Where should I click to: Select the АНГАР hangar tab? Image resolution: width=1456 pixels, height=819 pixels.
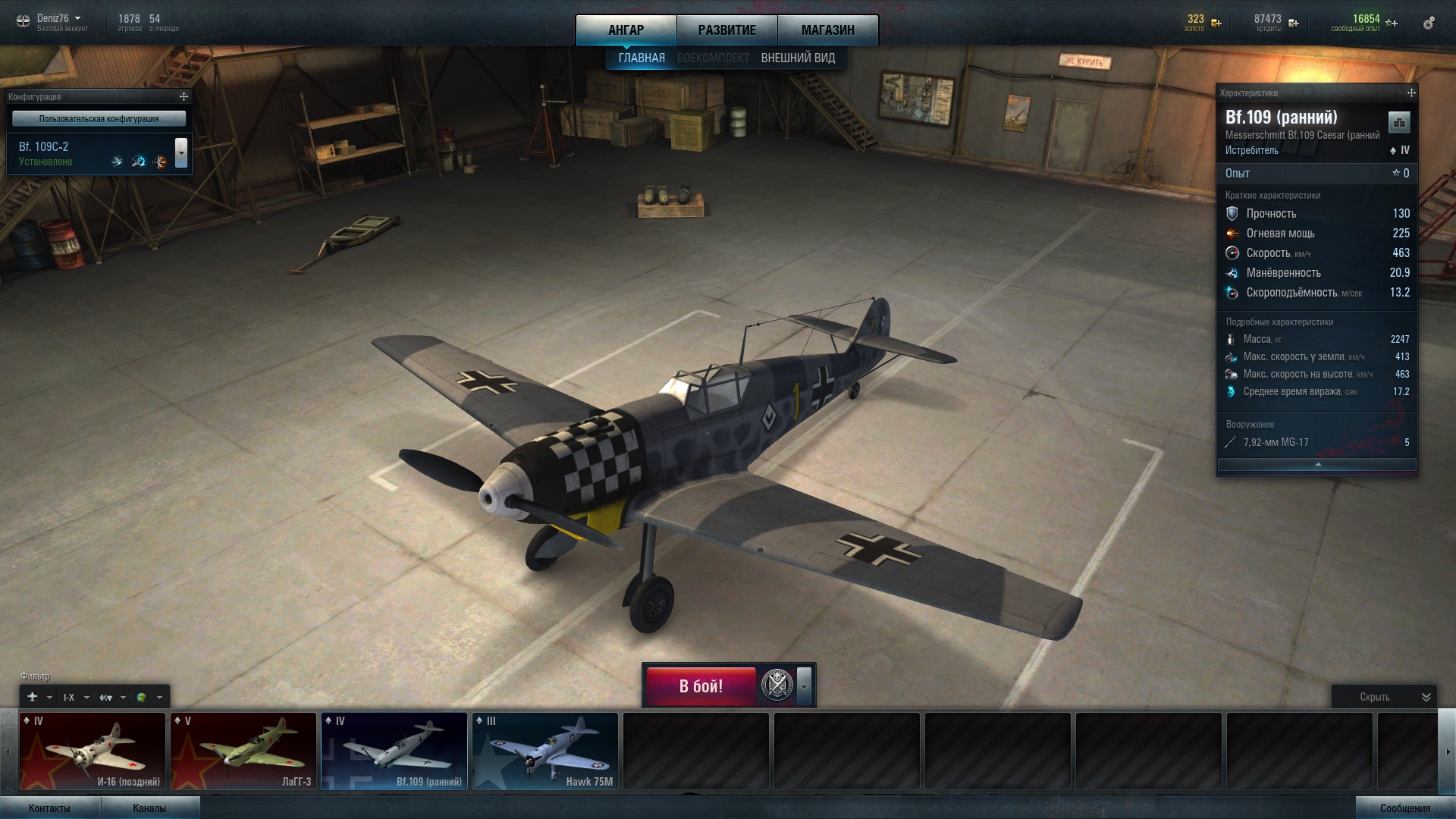[626, 30]
